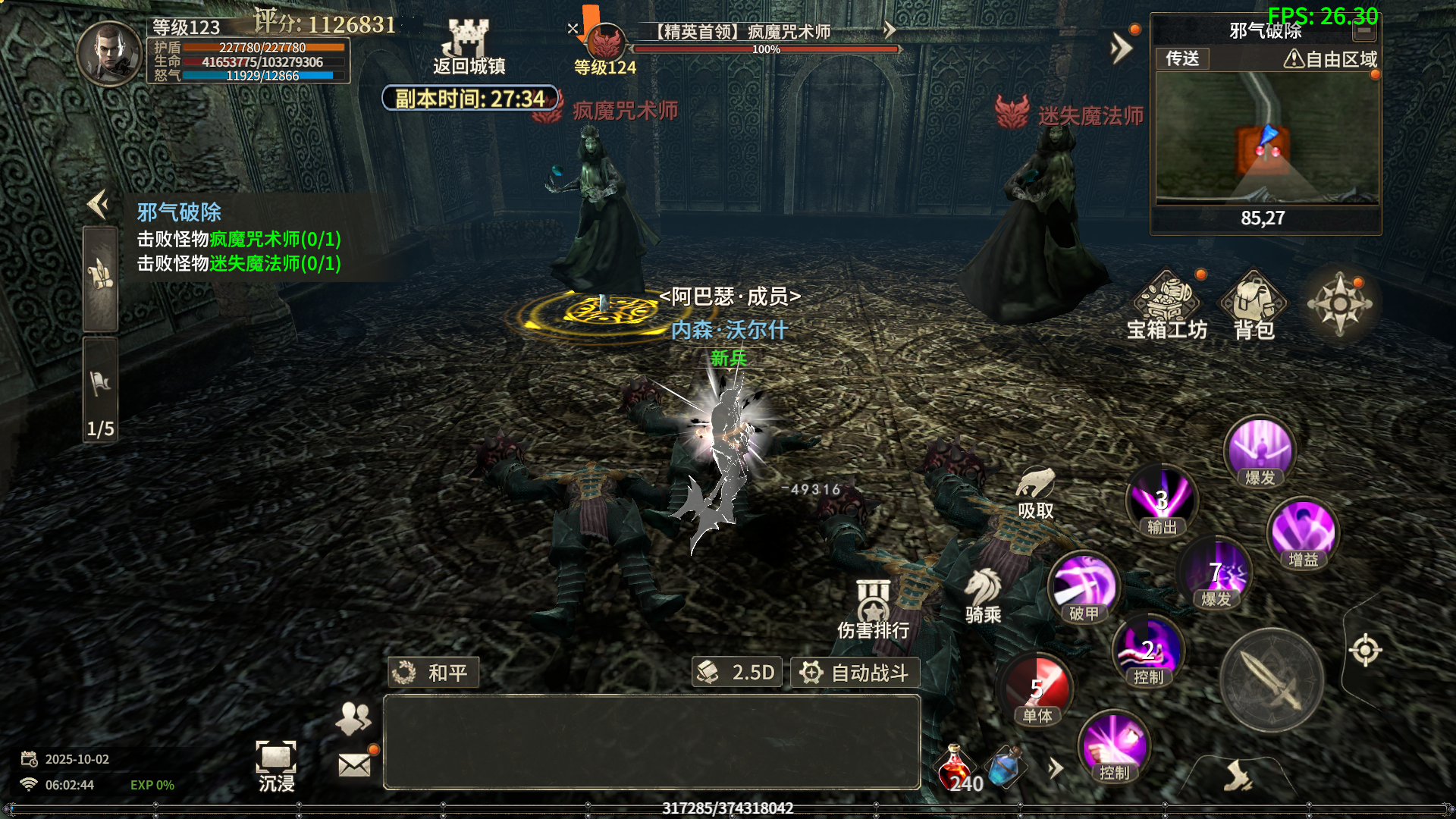
Task: Open the player character portrait
Action: (x=110, y=53)
